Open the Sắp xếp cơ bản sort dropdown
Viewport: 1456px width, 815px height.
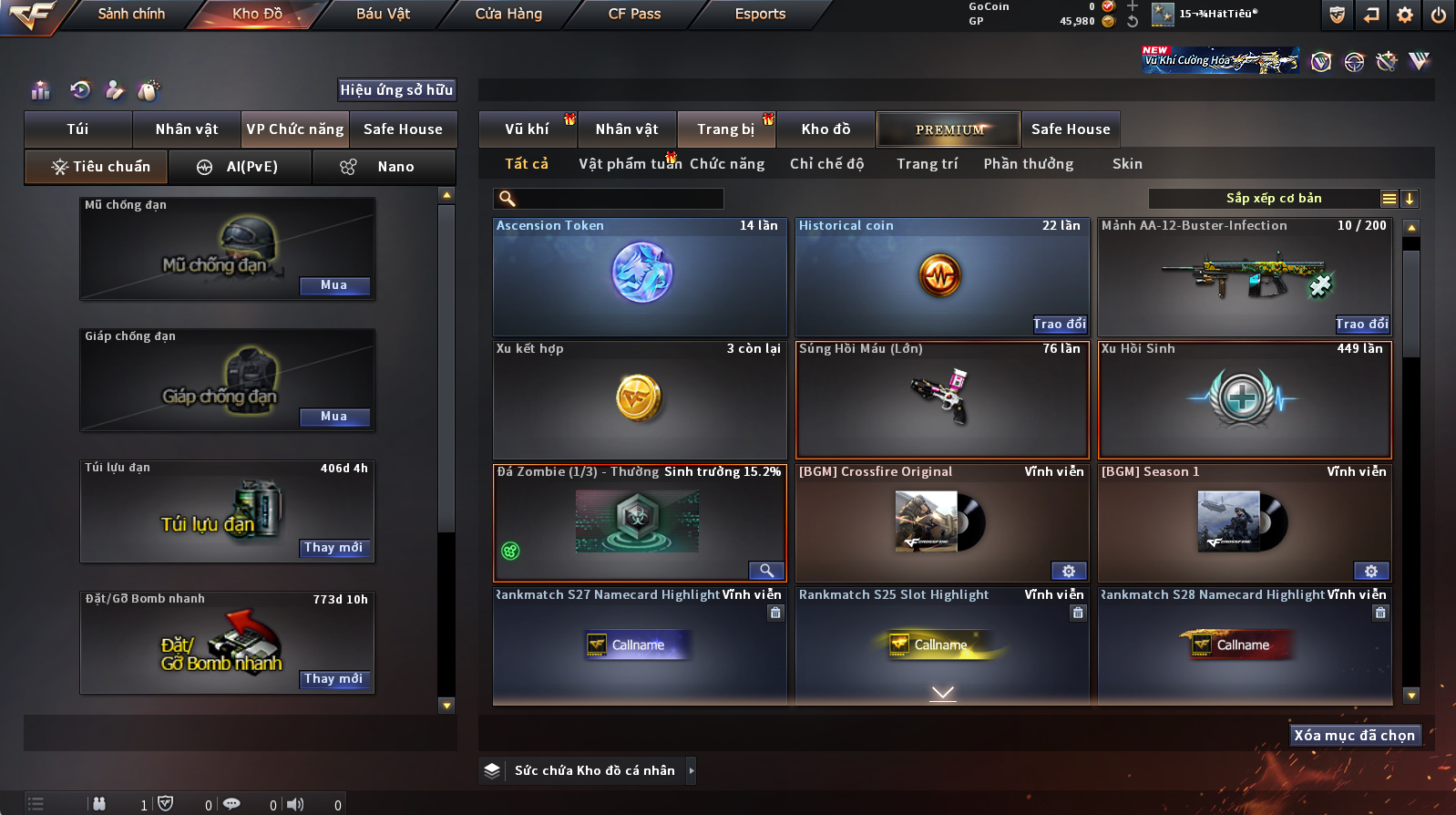[x=1274, y=199]
